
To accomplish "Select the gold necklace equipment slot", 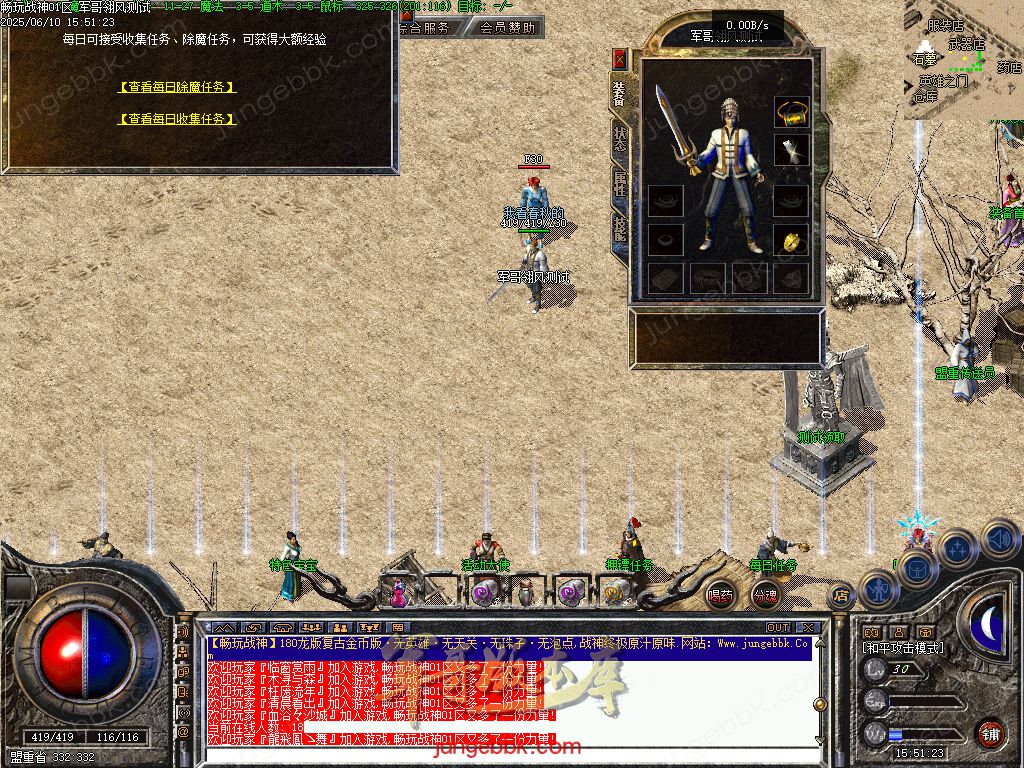I will pos(792,113).
